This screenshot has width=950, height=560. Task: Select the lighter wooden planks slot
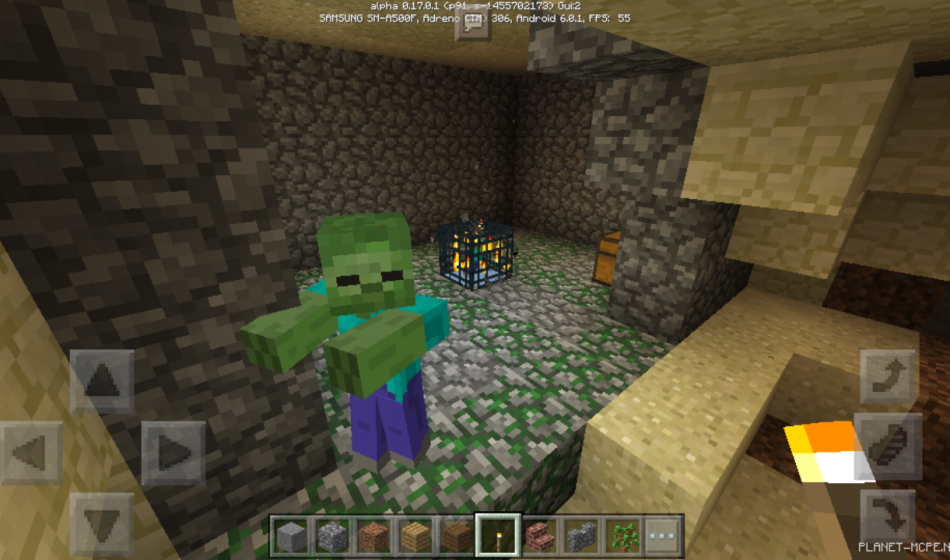point(413,534)
